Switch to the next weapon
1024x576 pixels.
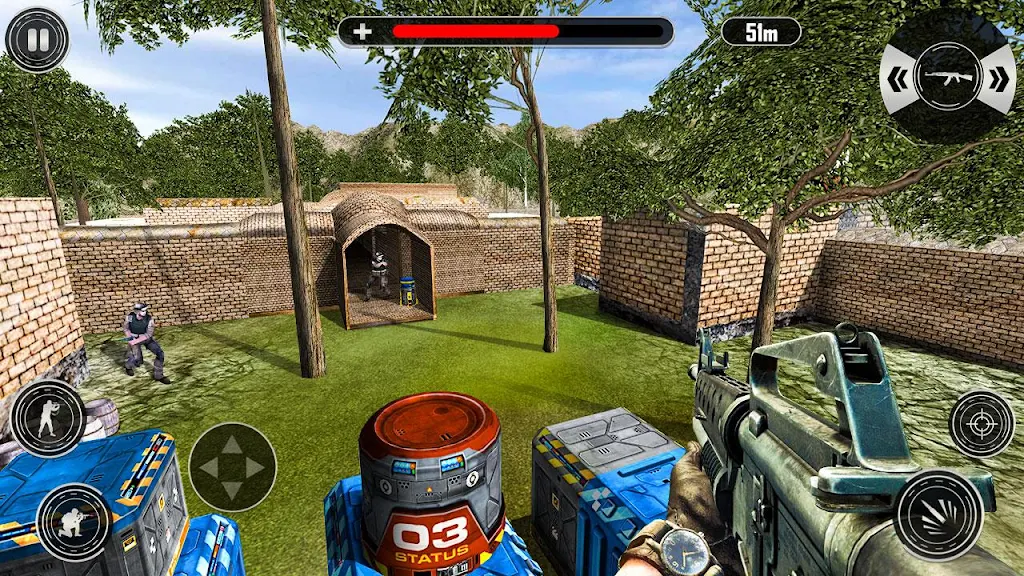996,77
